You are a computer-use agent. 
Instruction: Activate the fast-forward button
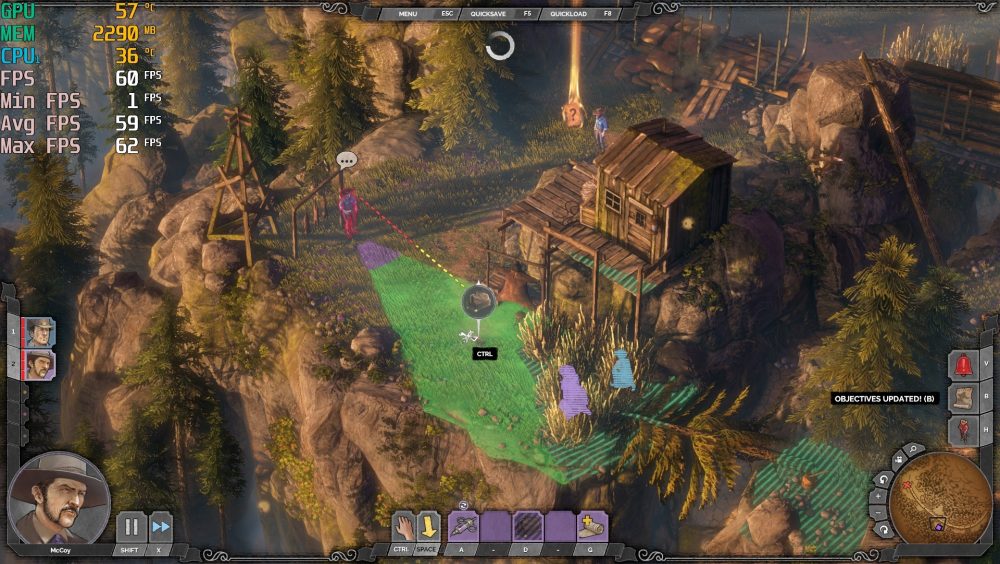(x=160, y=527)
